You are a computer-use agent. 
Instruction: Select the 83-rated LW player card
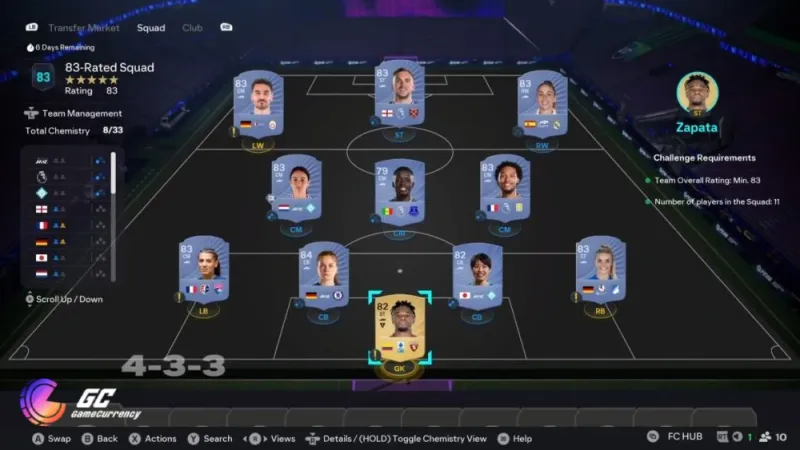click(x=257, y=105)
